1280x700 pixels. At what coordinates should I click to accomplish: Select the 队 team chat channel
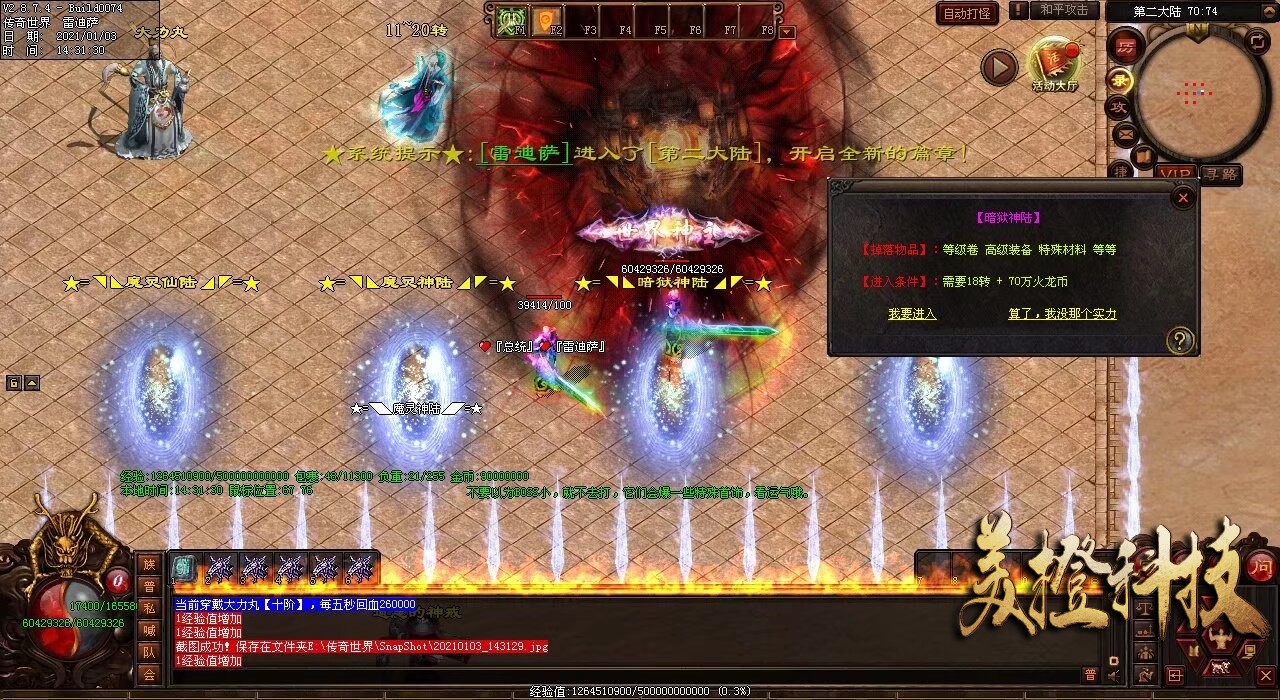pos(149,653)
